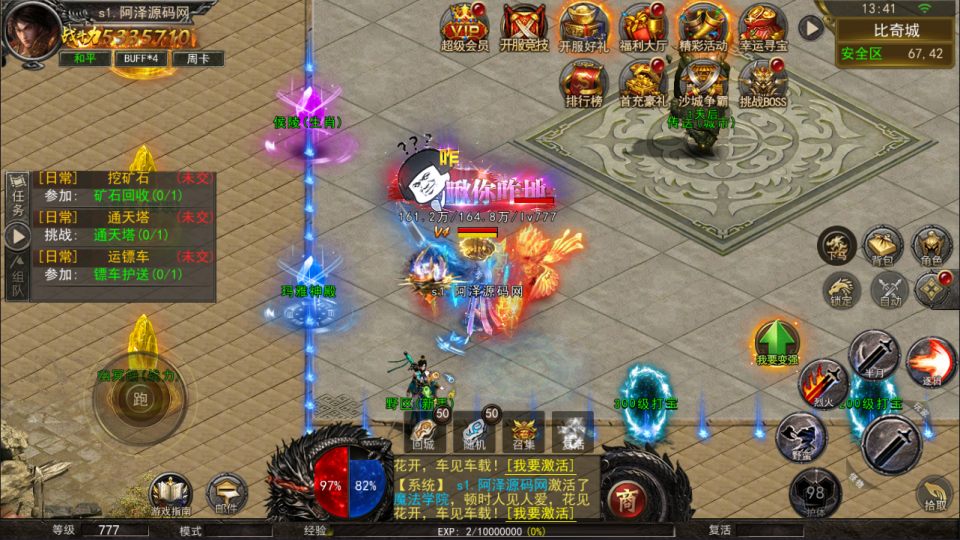
Task: Use the 回城 return-to-town scroll
Action: click(424, 431)
